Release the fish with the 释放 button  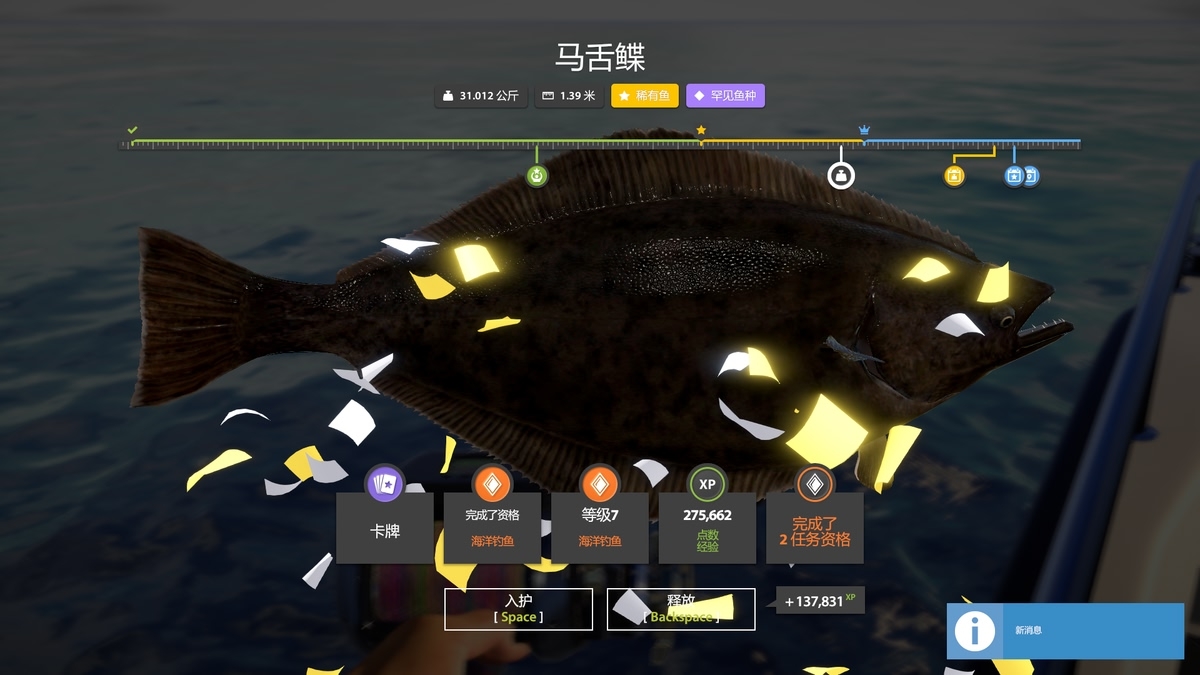[x=680, y=609]
